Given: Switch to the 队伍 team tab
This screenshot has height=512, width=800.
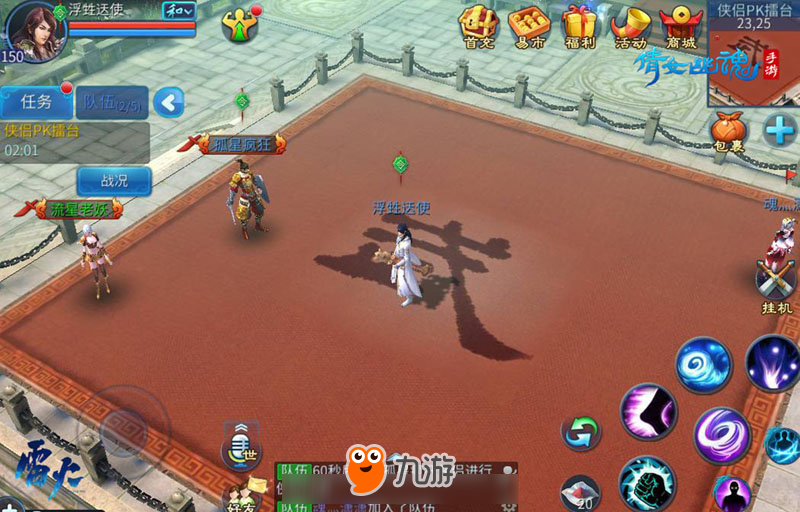Looking at the screenshot, I should point(112,101).
